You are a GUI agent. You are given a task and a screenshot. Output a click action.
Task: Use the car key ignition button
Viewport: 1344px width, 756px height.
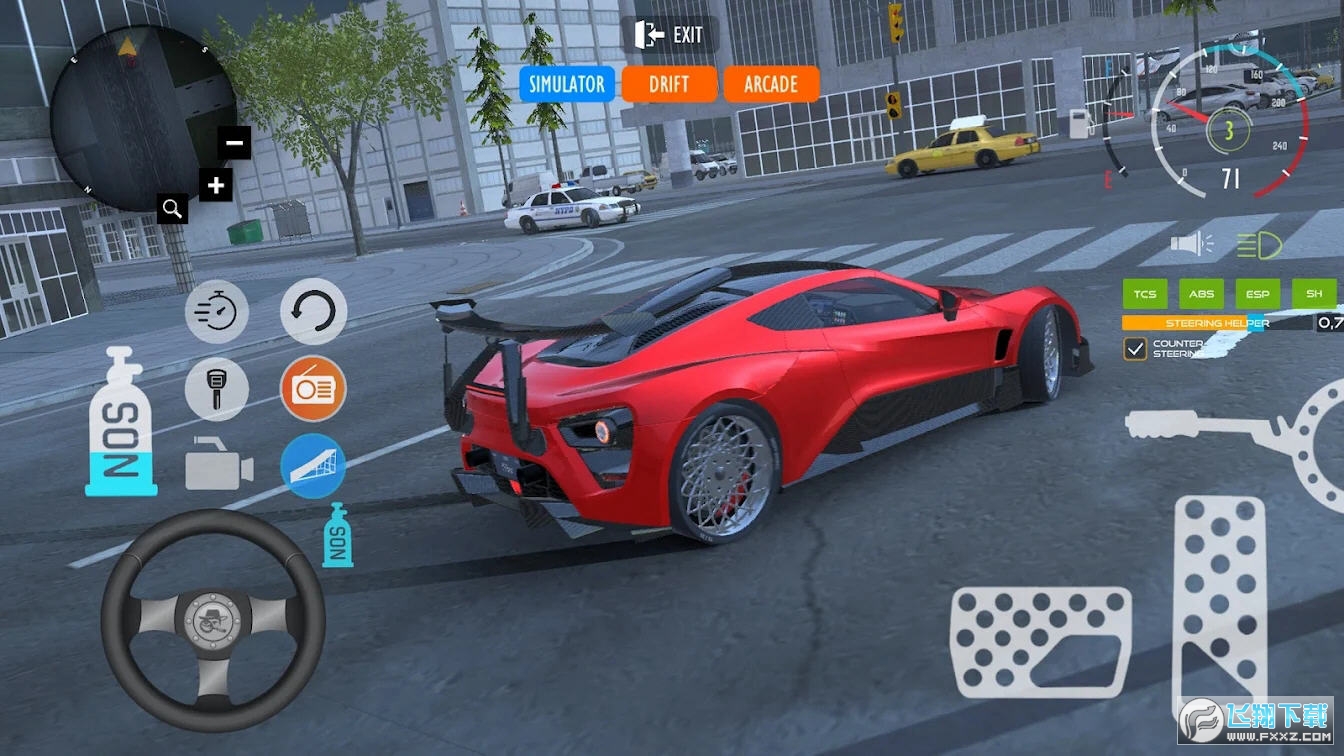[217, 389]
